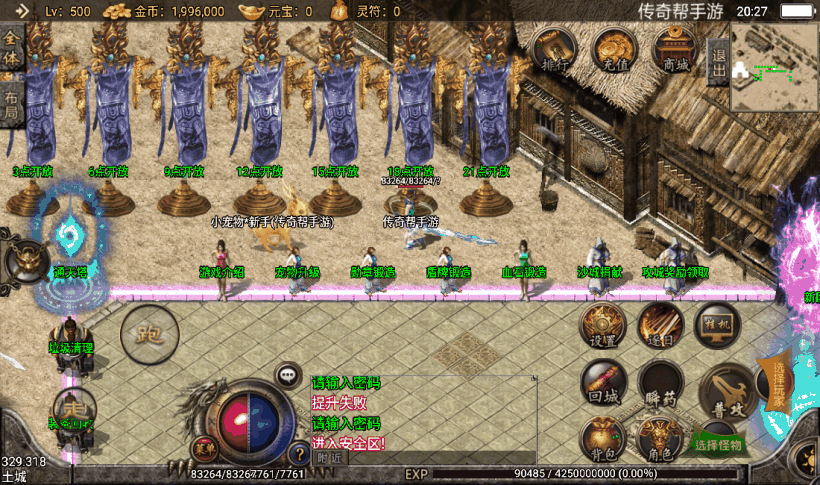This screenshot has height=485, width=820.
Task: Open the 商城 shop icon
Action: (x=674, y=49)
